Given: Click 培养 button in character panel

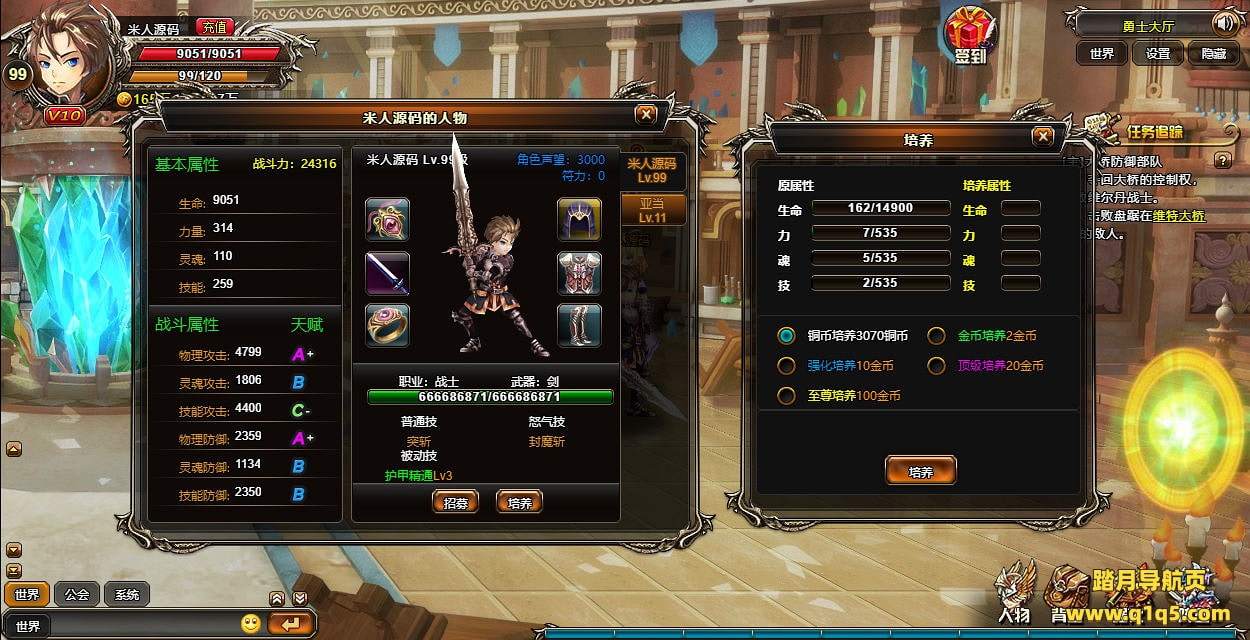Looking at the screenshot, I should pos(519,503).
